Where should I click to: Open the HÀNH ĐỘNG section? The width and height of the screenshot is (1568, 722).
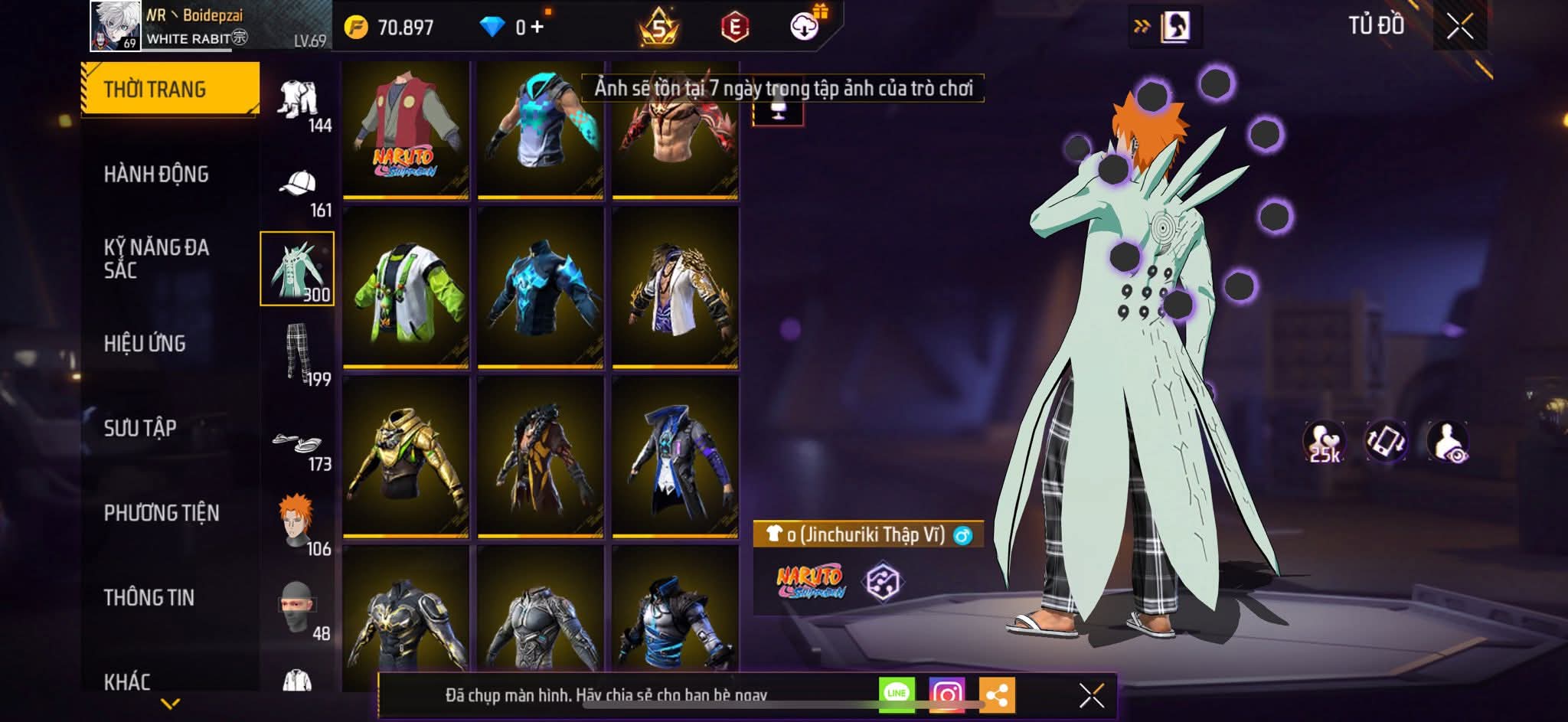click(156, 175)
